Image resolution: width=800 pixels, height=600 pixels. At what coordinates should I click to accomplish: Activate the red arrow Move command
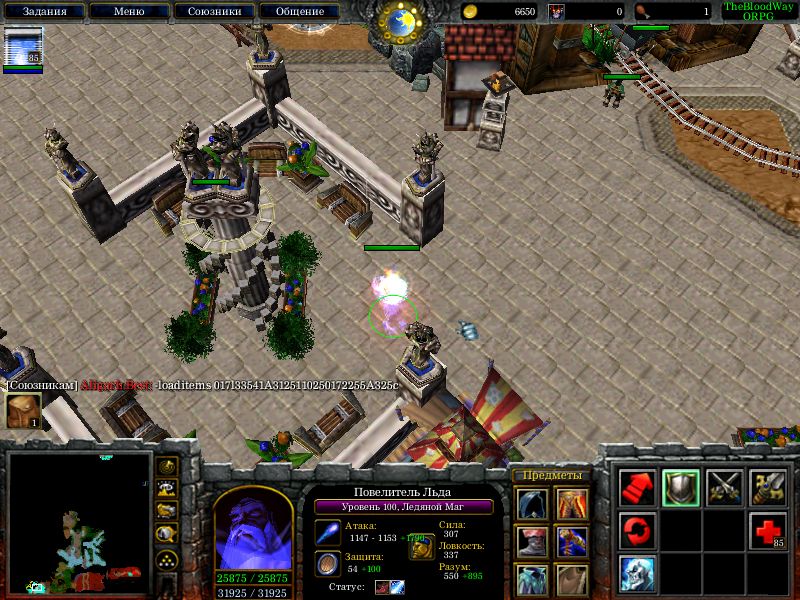click(637, 487)
